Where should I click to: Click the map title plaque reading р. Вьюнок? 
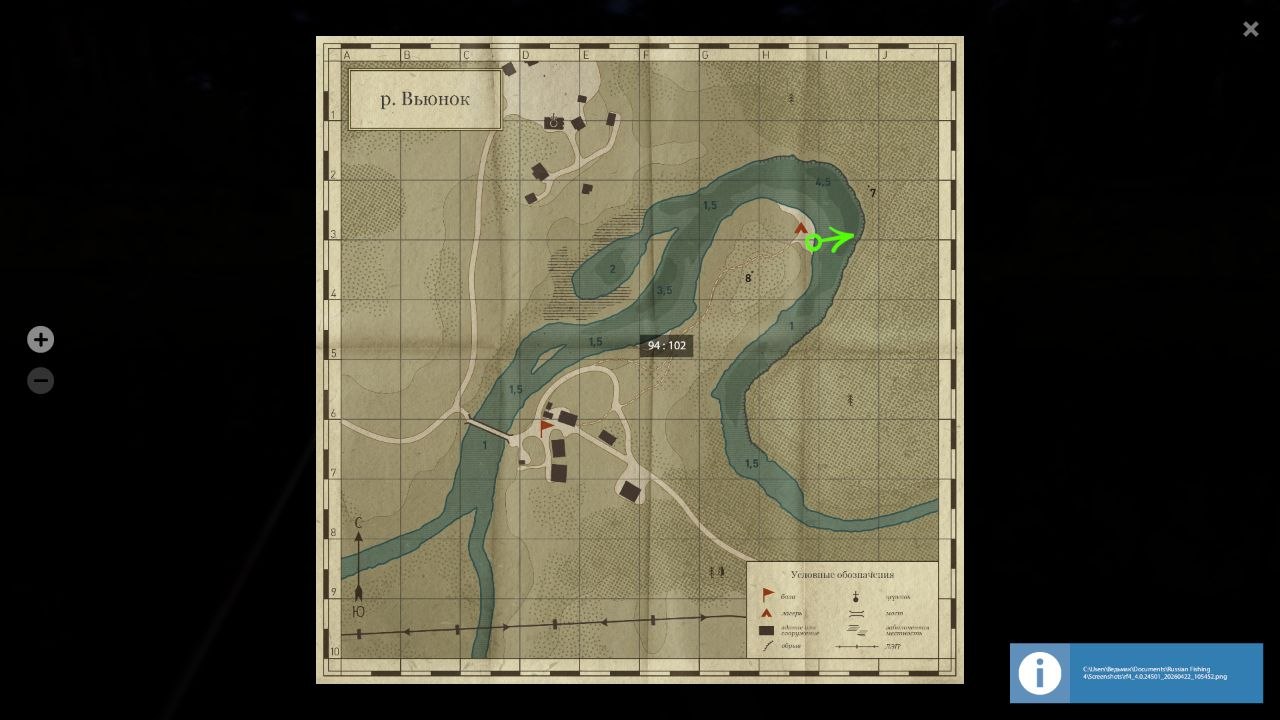(x=424, y=99)
